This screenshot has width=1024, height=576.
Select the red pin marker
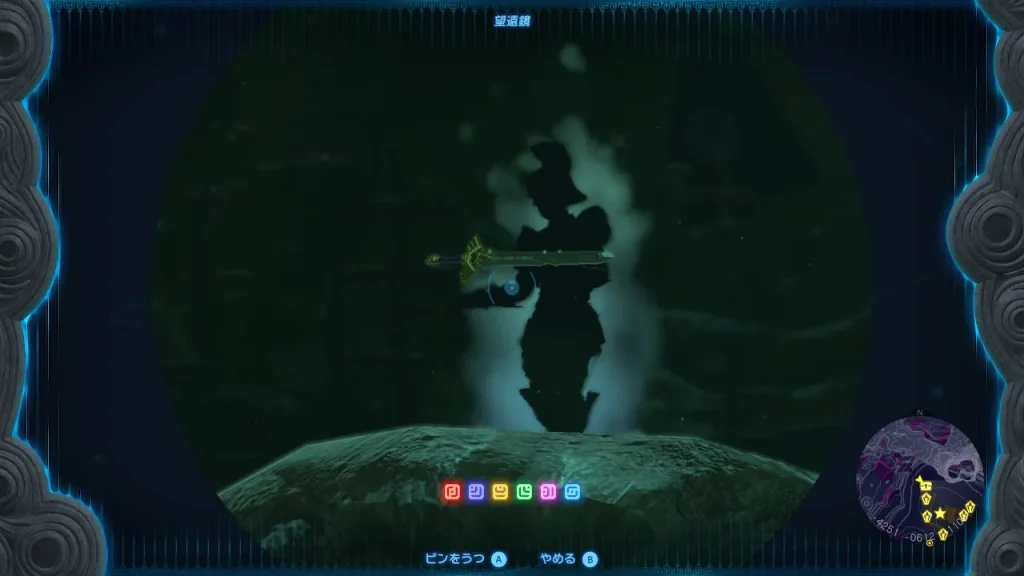coord(452,491)
